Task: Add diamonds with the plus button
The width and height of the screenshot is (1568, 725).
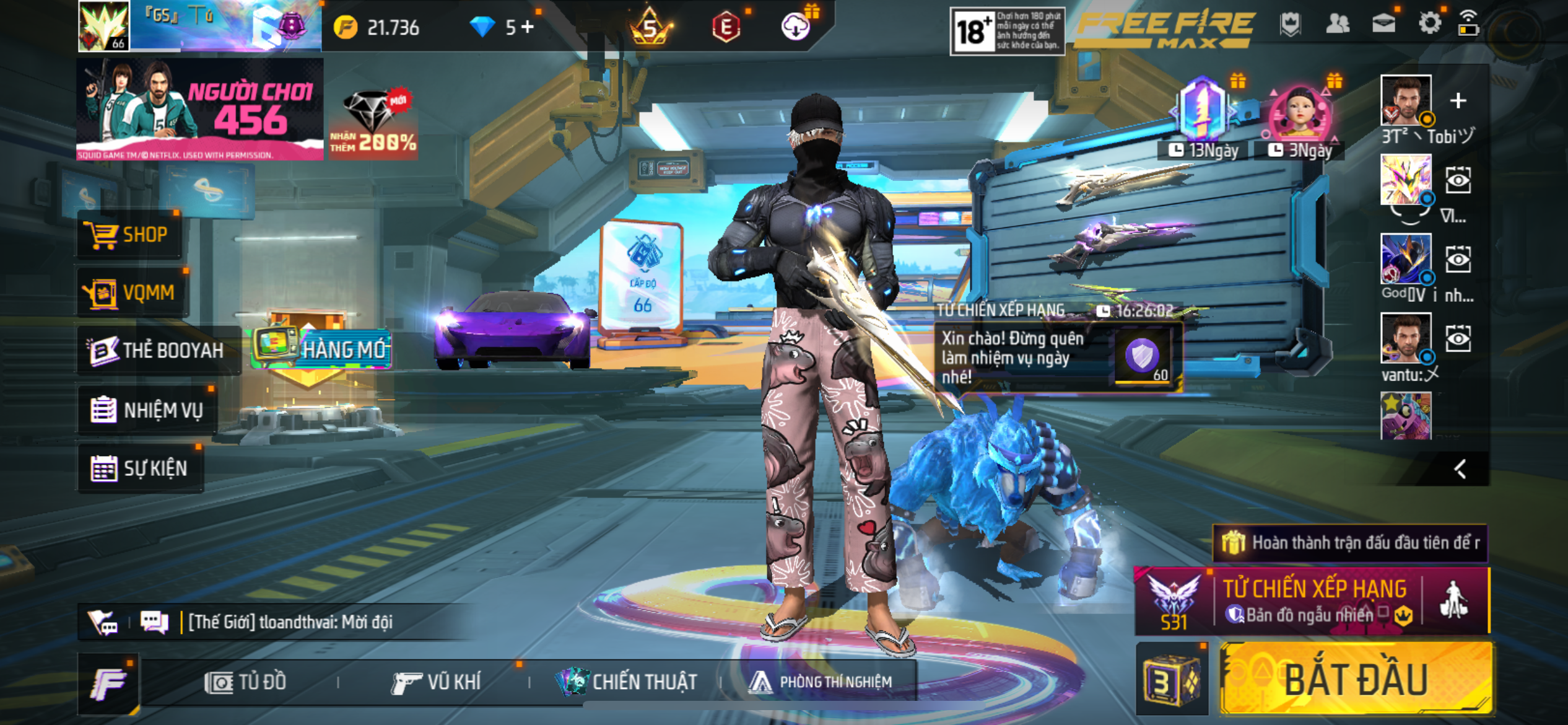Action: click(x=528, y=27)
